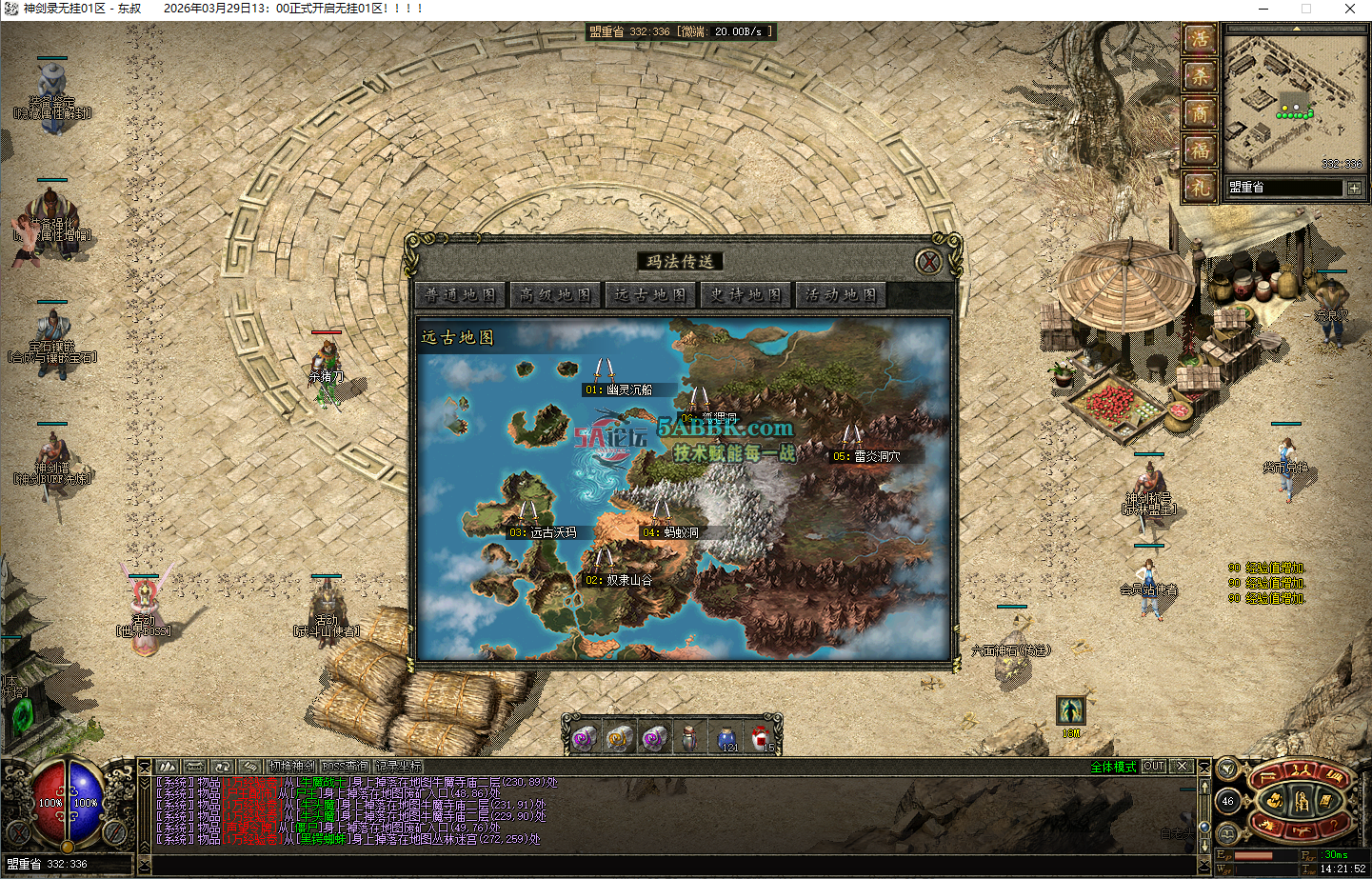The width and height of the screenshot is (1372, 879).
Task: Open the 高级地图 tab
Action: 556,295
